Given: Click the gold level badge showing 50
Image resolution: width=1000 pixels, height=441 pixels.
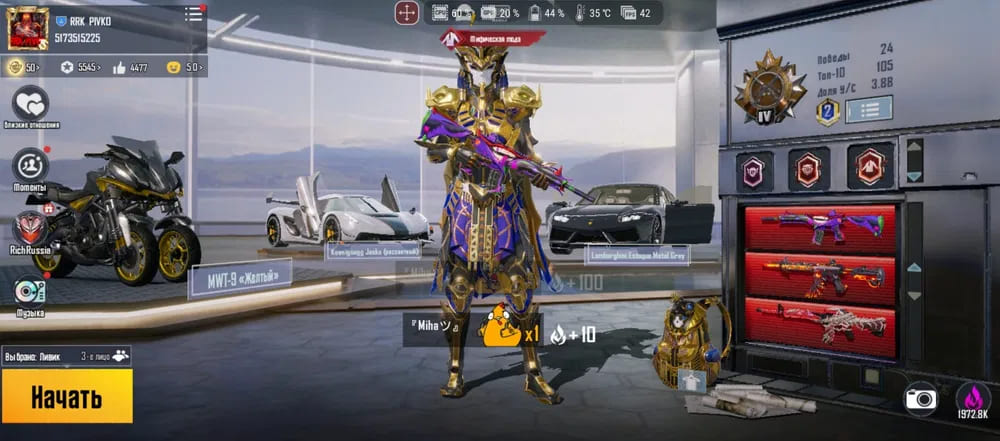Looking at the screenshot, I should 24,67.
